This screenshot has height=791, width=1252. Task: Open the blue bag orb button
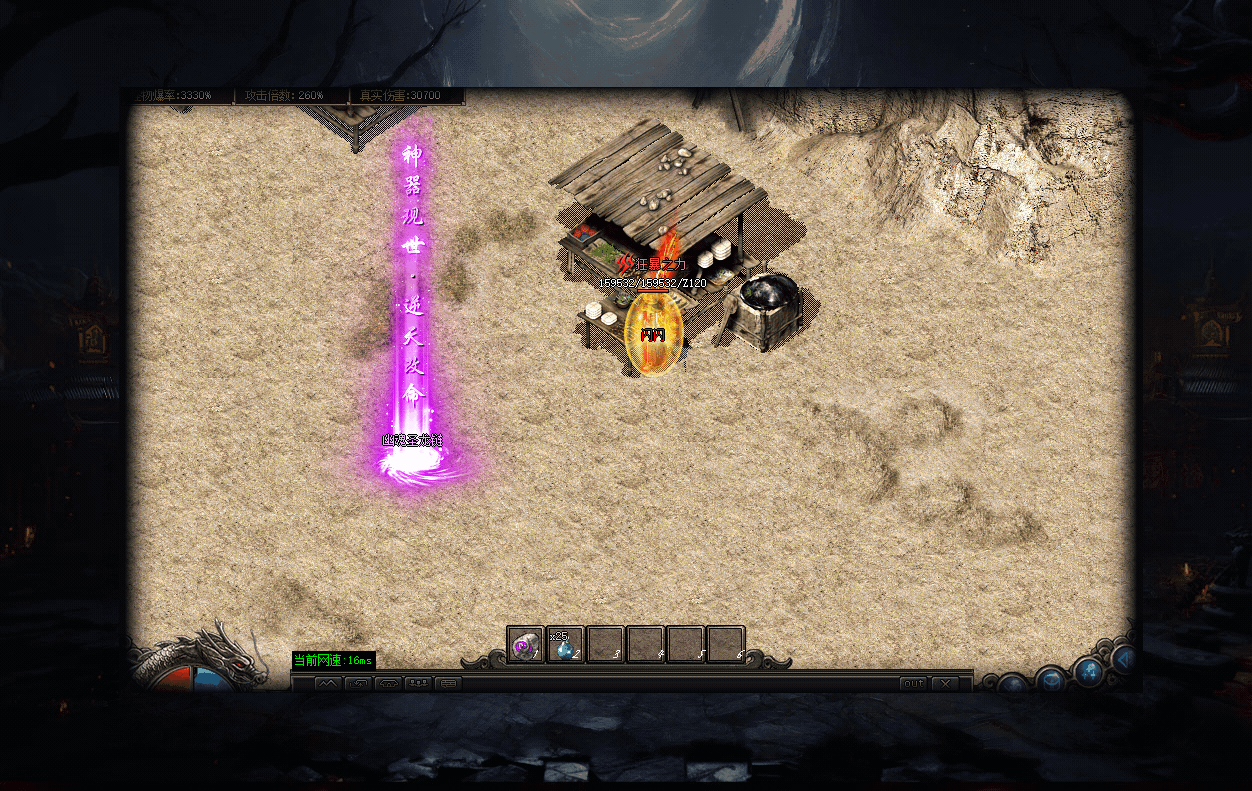tap(1050, 680)
